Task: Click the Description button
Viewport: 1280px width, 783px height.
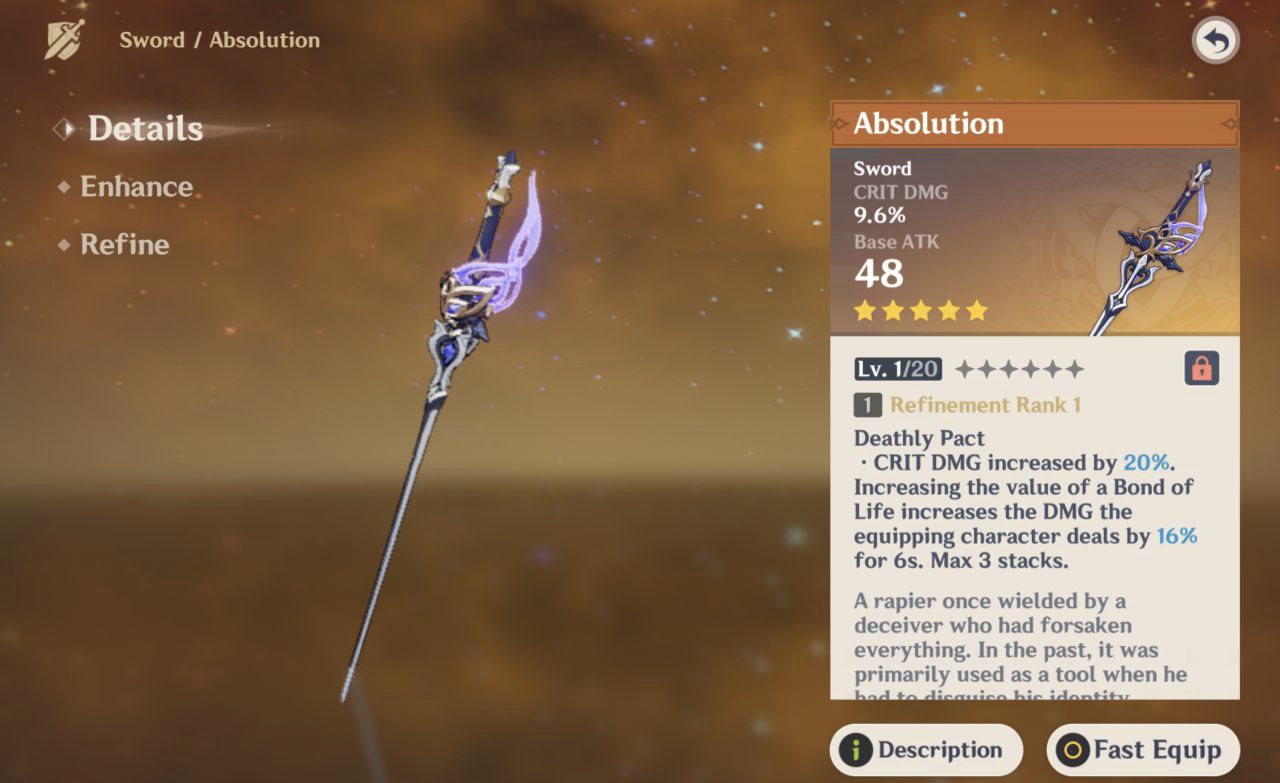Action: 926,749
